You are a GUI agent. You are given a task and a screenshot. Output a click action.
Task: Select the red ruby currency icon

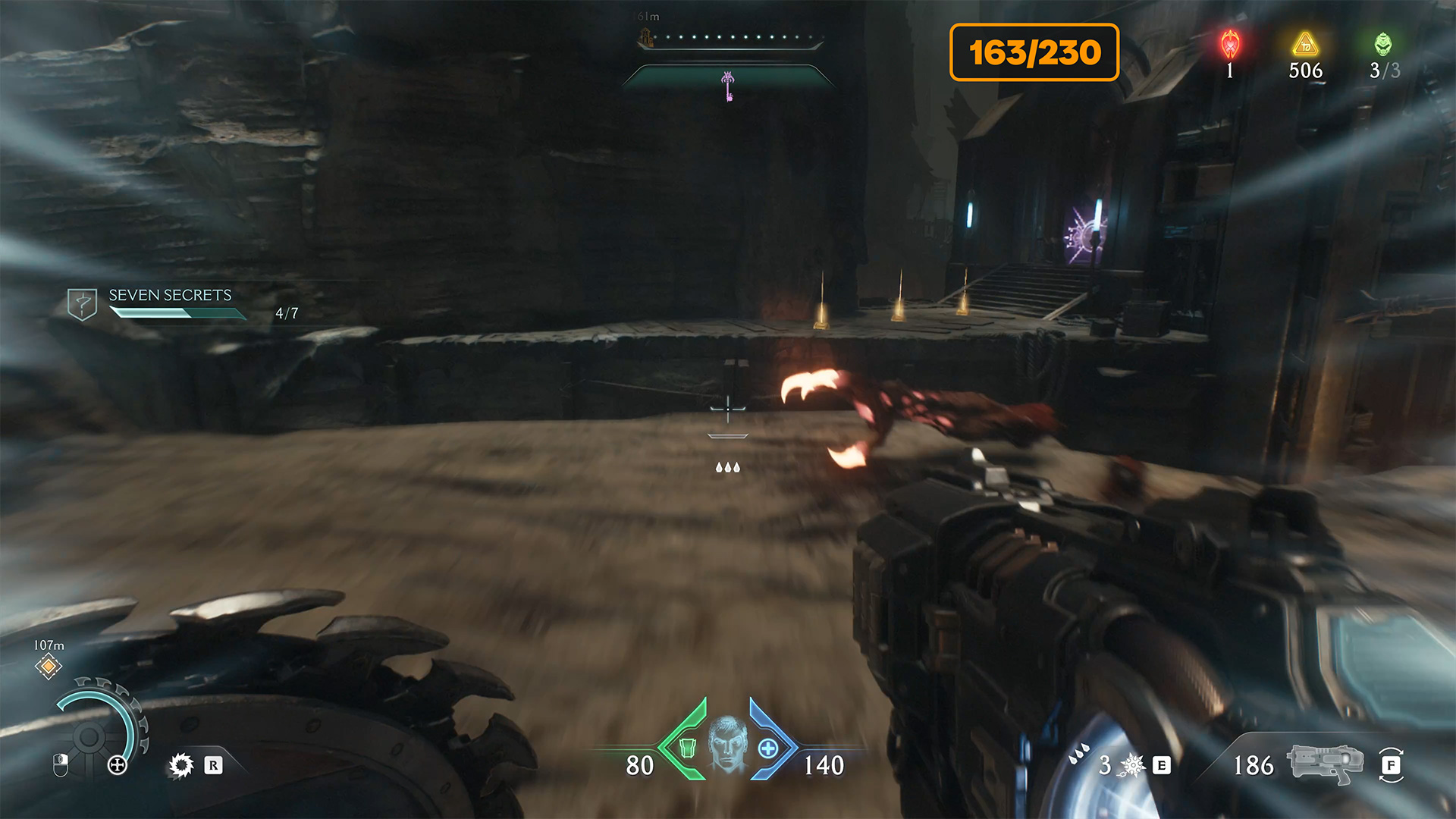(1230, 45)
